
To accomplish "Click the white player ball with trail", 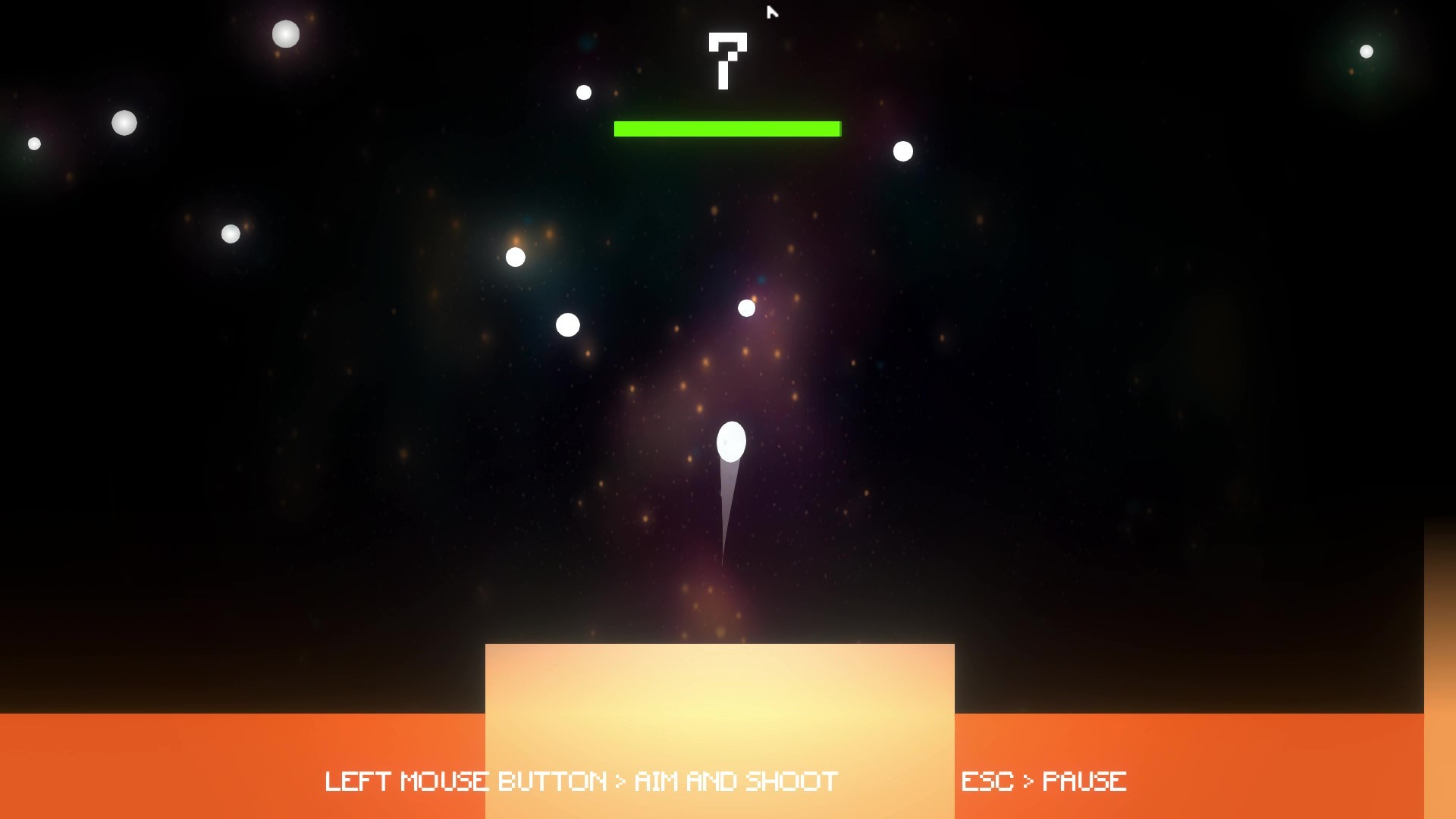I will click(730, 441).
